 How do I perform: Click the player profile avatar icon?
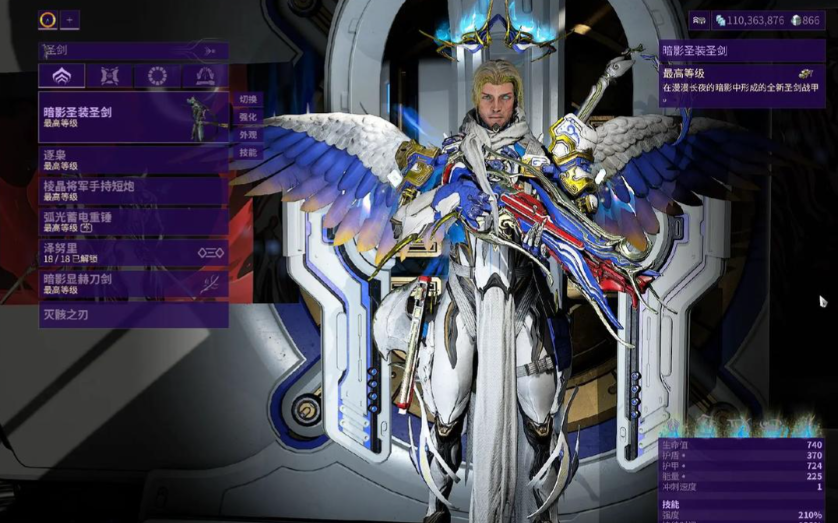(x=48, y=19)
